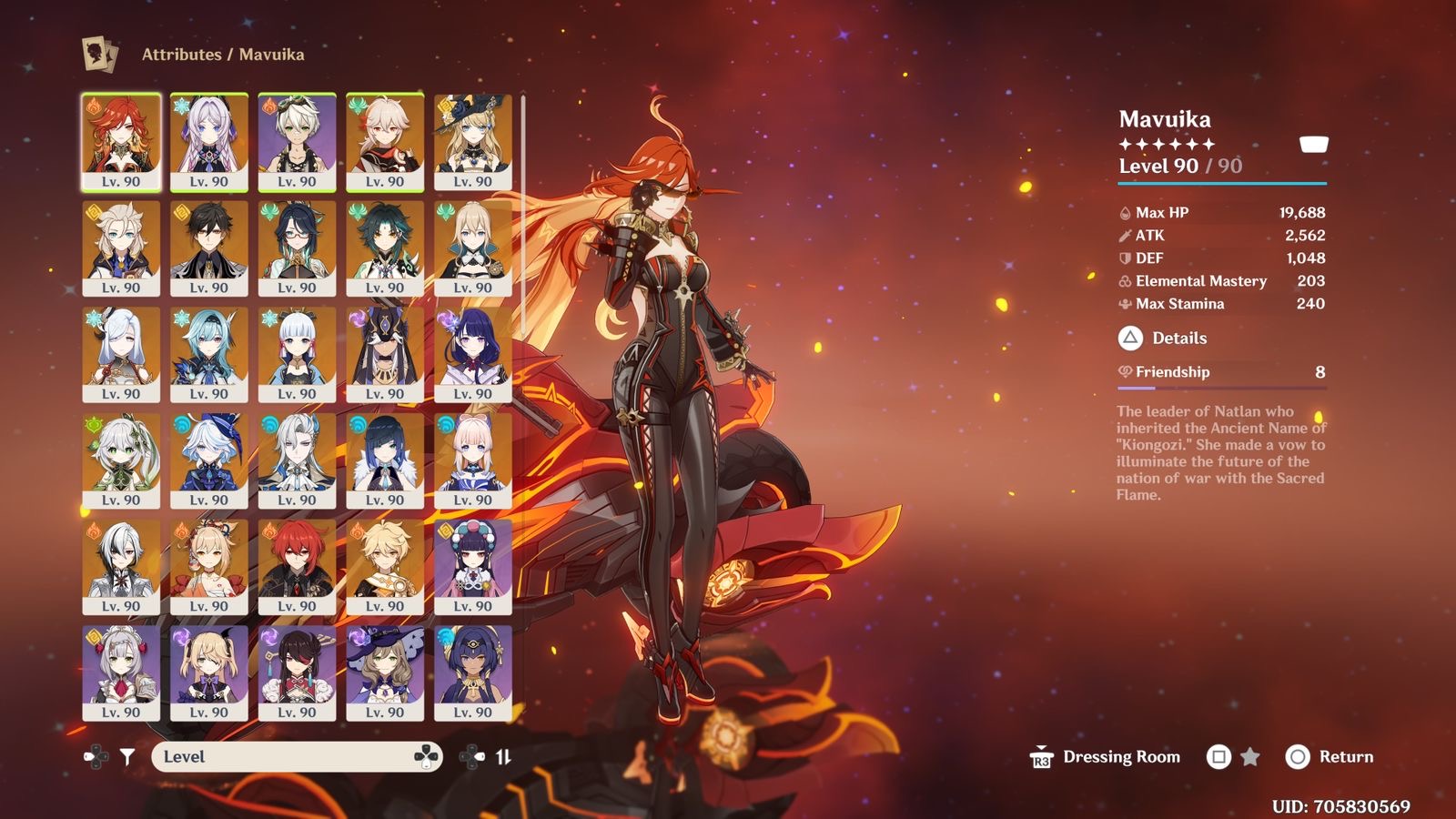Image resolution: width=1456 pixels, height=819 pixels.
Task: Select Navia's portrait tile
Action: [473, 142]
